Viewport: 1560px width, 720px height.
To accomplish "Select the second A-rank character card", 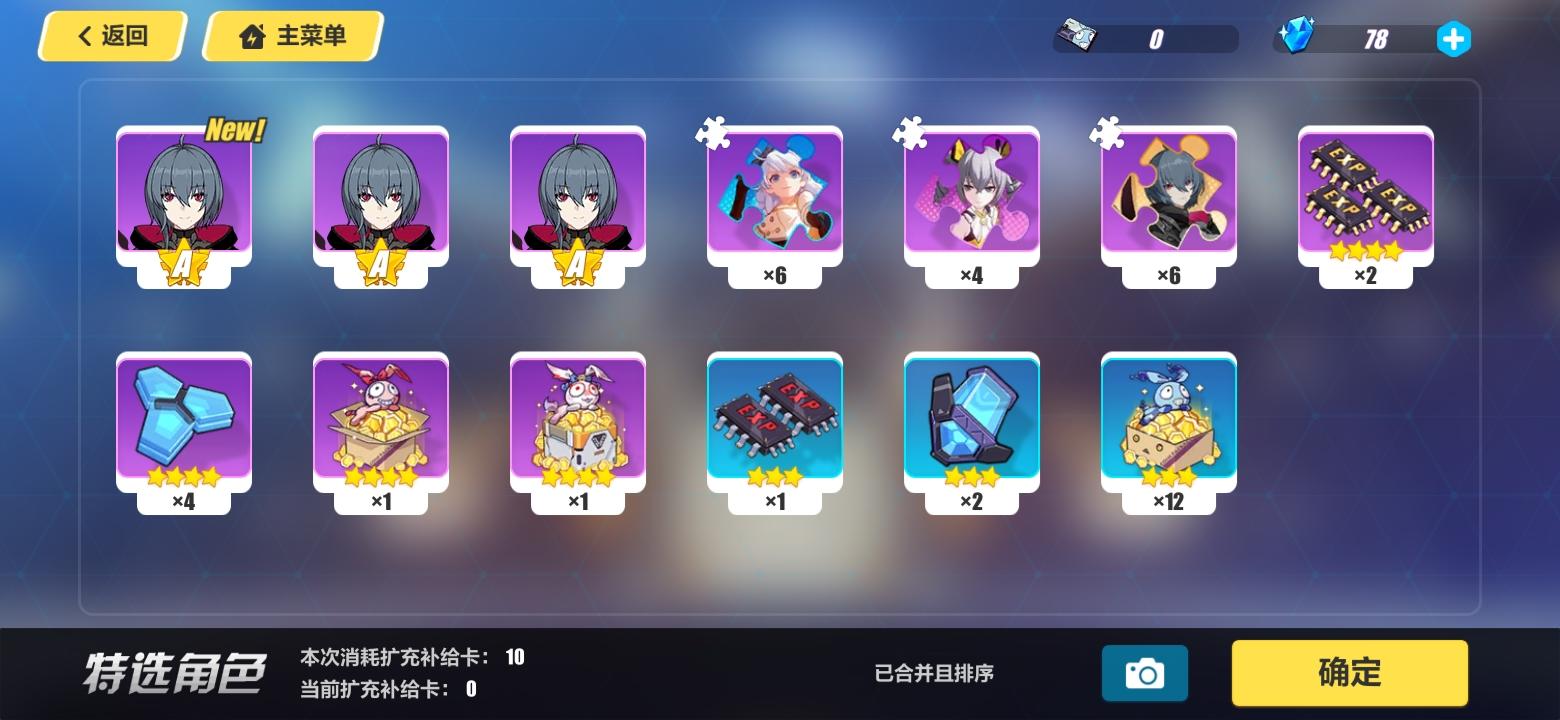I will 380,200.
